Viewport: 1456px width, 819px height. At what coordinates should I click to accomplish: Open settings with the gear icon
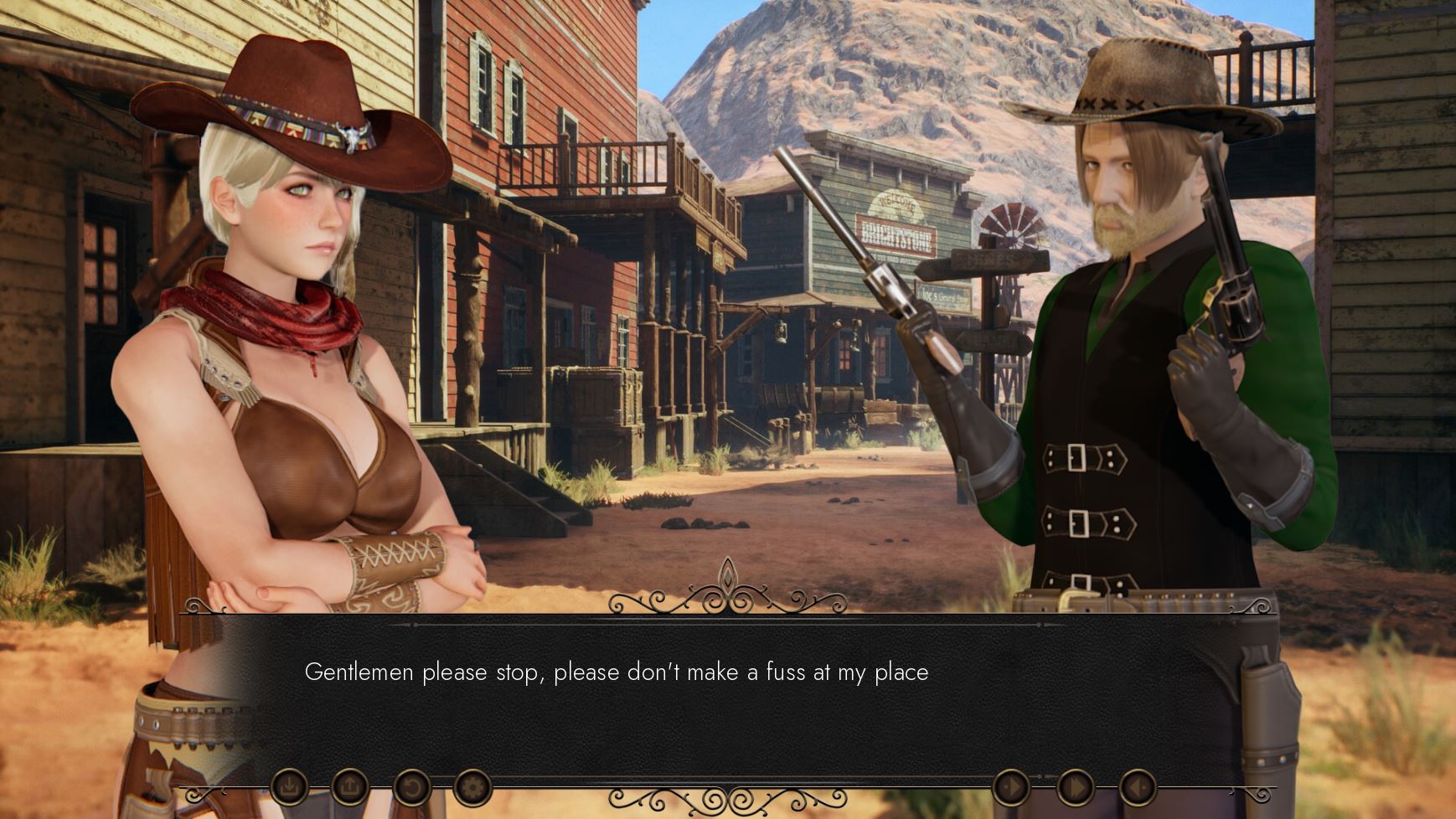[472, 787]
